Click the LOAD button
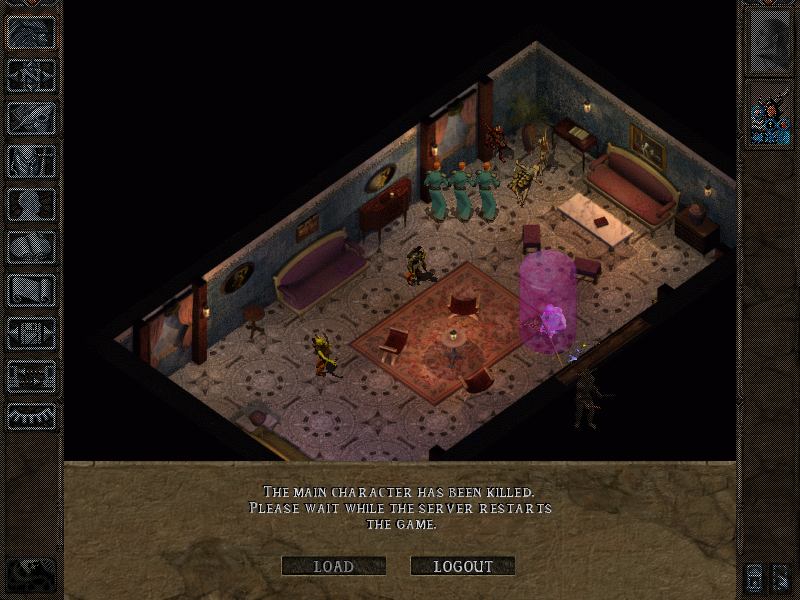 click(333, 566)
